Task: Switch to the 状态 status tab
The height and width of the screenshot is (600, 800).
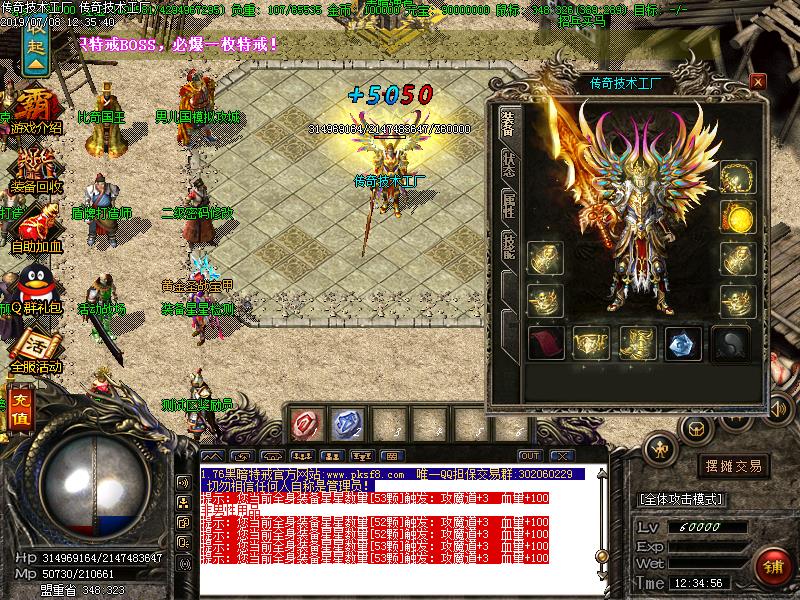Action: click(x=509, y=165)
